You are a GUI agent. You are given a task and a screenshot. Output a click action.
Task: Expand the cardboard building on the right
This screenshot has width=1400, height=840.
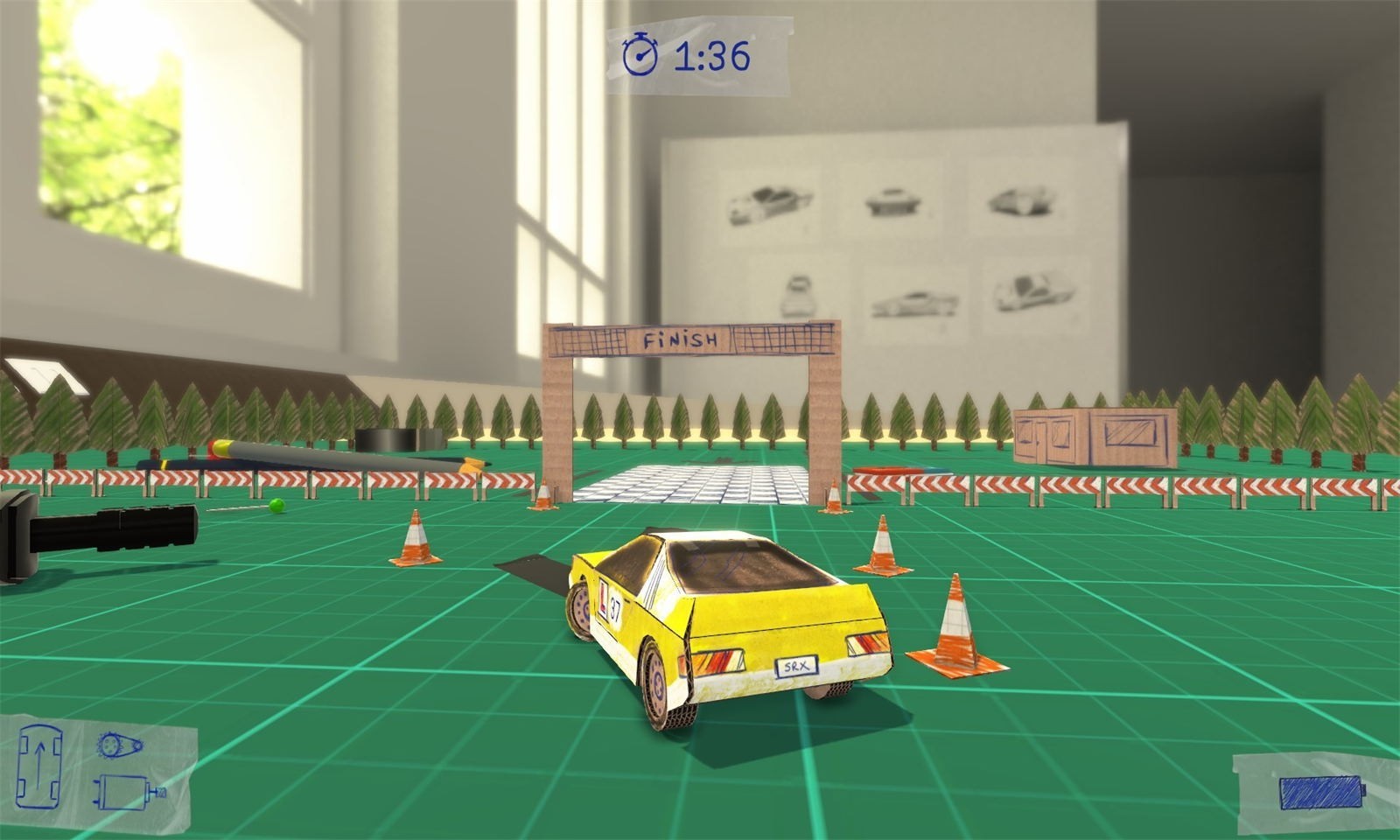(x=1094, y=437)
